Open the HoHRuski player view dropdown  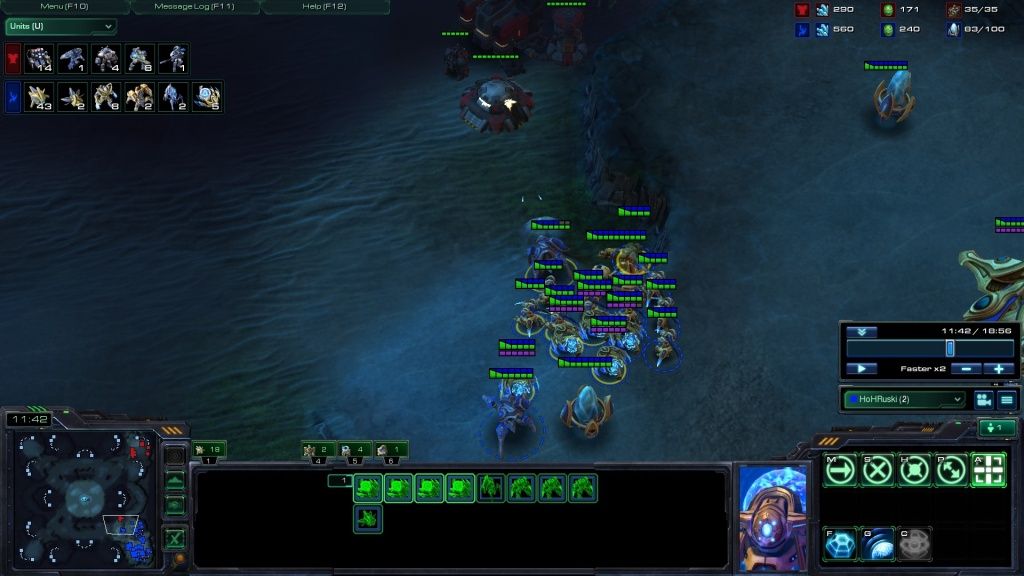pos(904,399)
